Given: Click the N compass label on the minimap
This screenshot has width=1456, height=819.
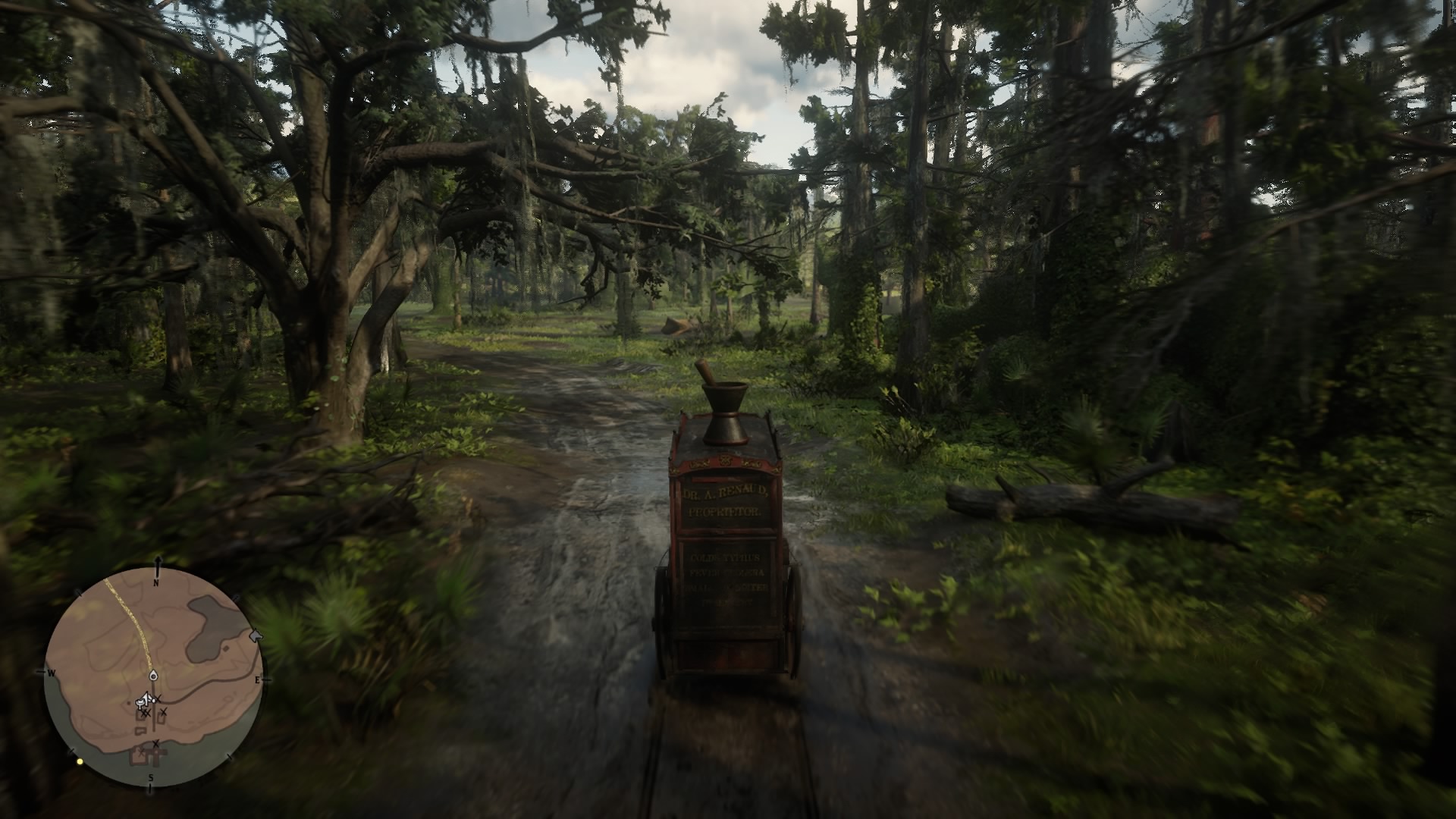Looking at the screenshot, I should tap(156, 582).
